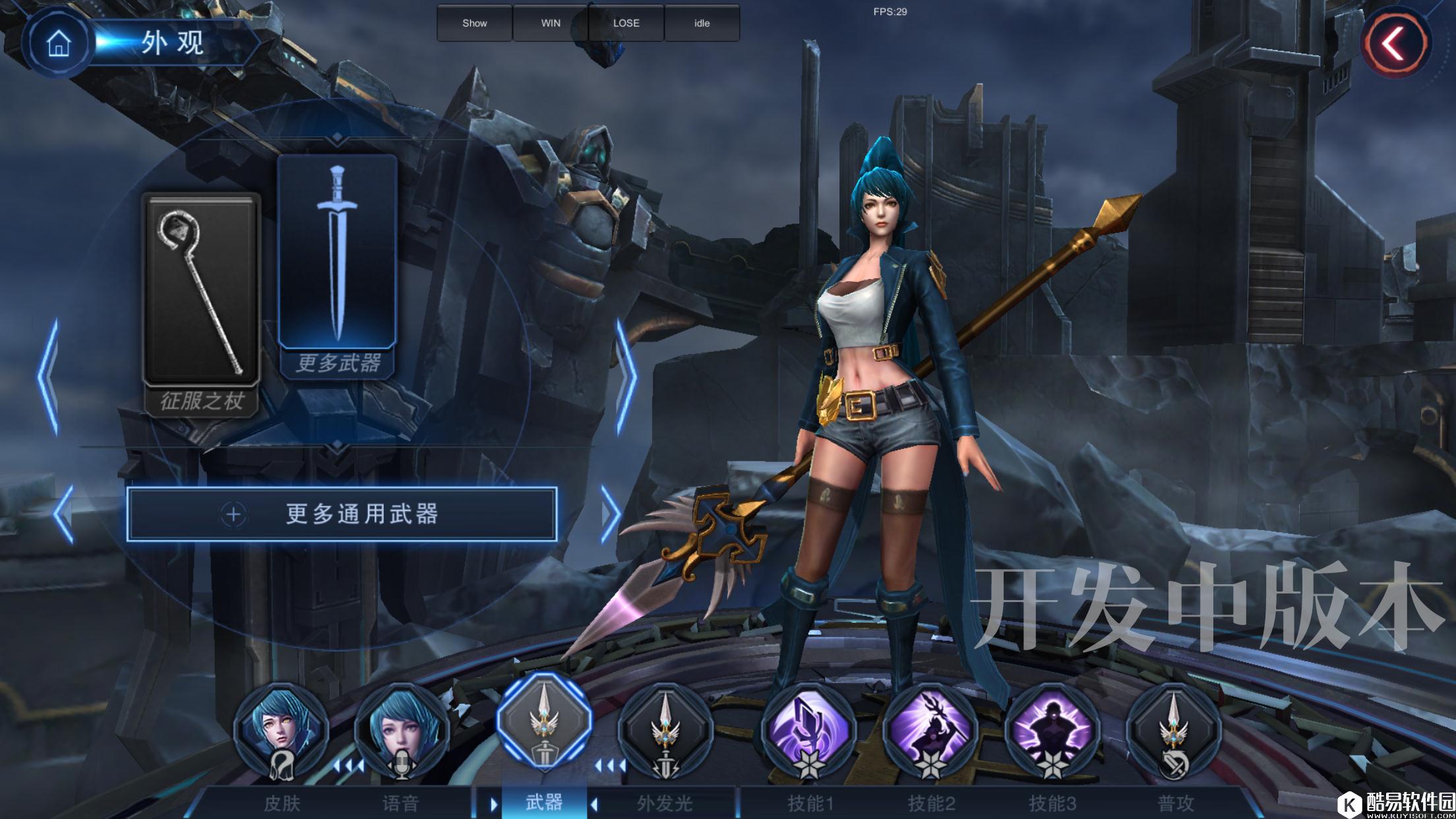Open the 技能1 skill category

pos(810,732)
